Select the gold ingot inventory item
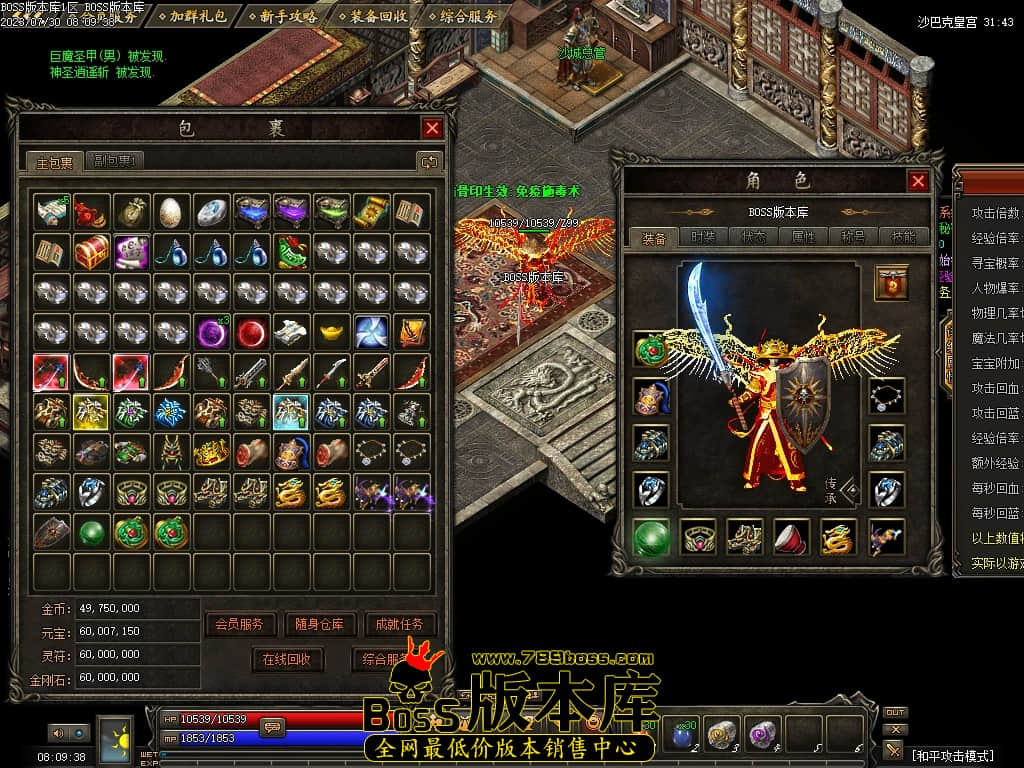The height and width of the screenshot is (768, 1024). pyautogui.click(x=331, y=330)
